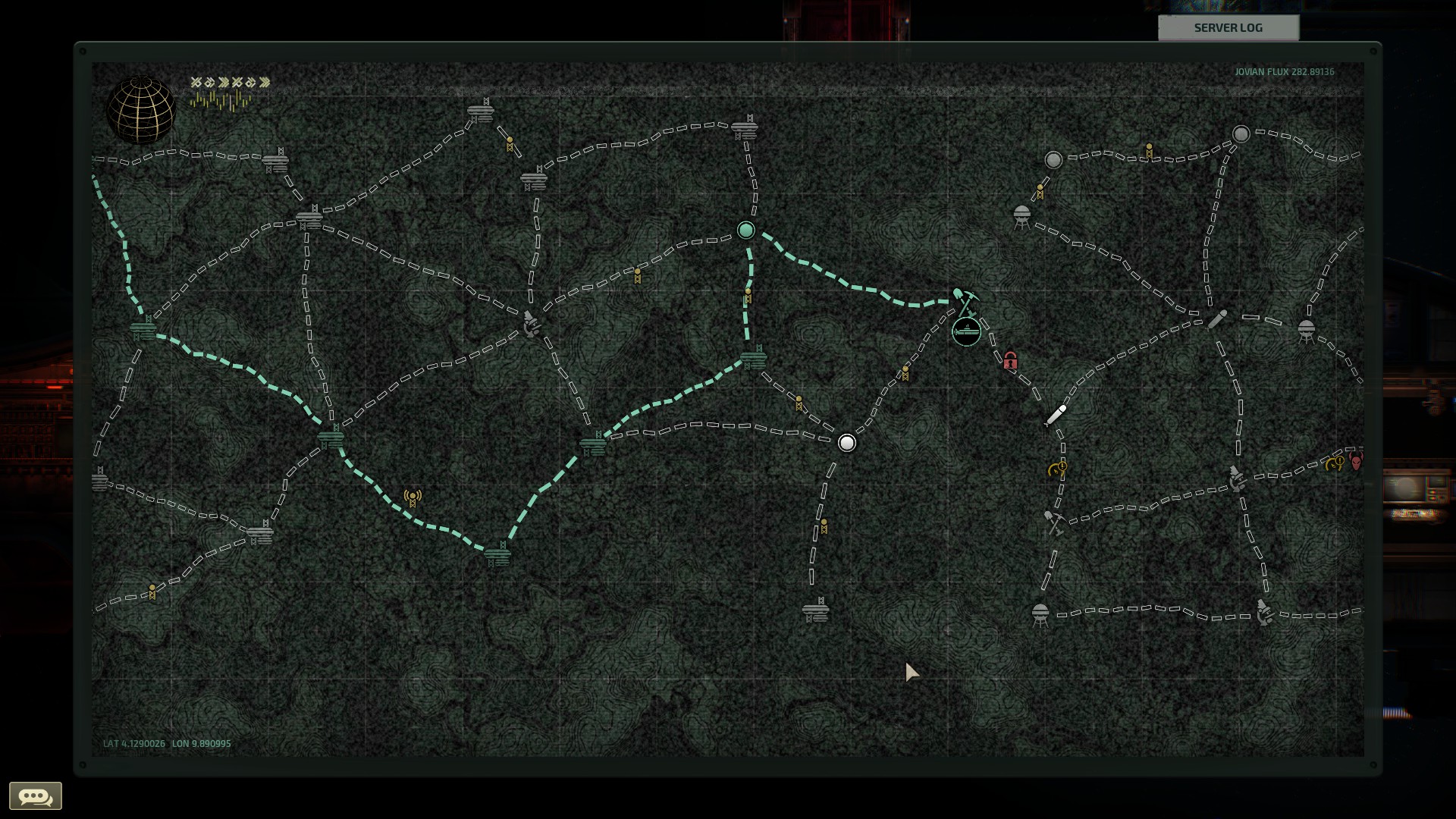Select the submarine current location icon
This screenshot has width=1456, height=819.
967,331
